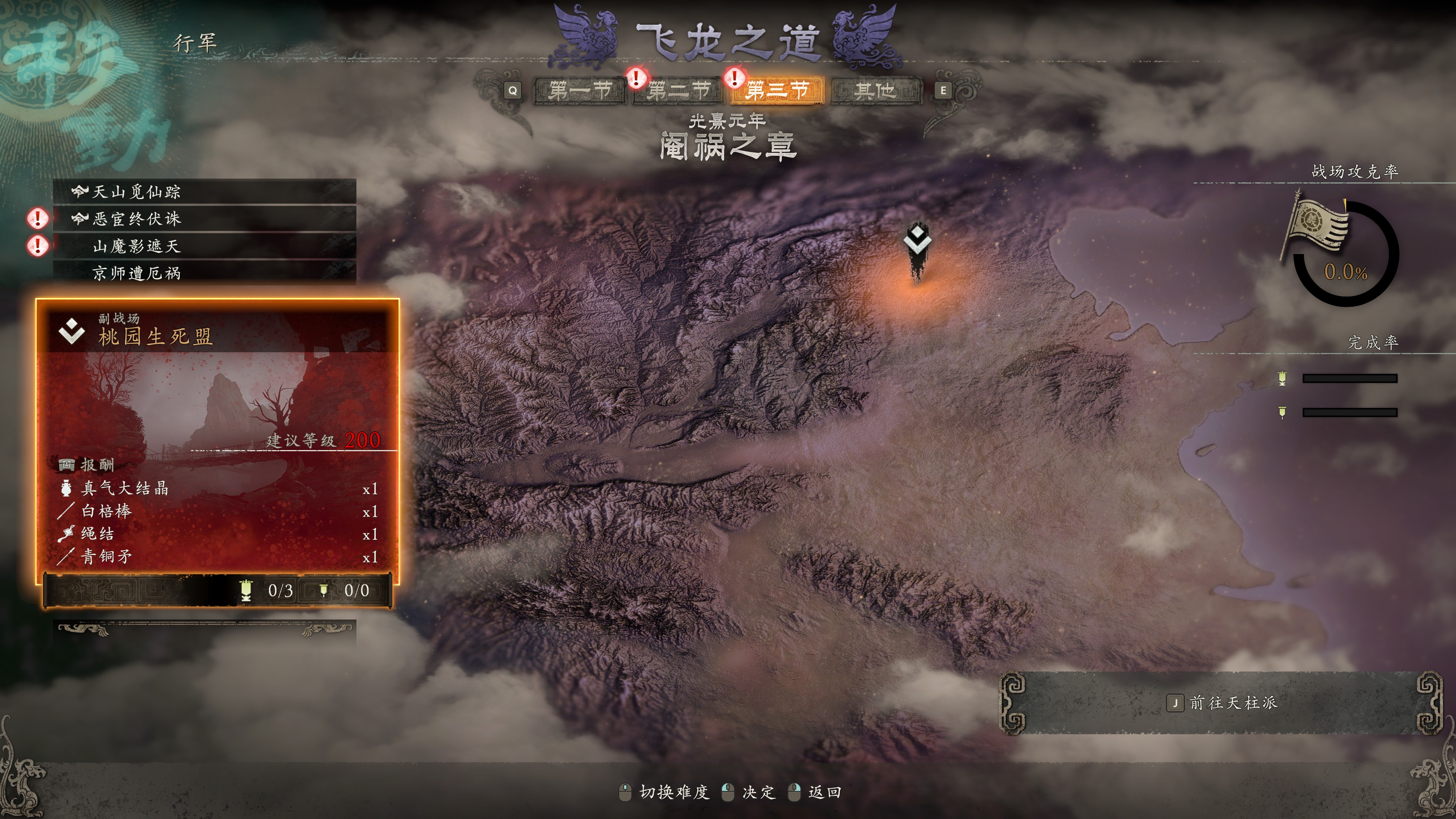Pick the 京师遭厄祸 mission
This screenshot has width=1456, height=819.
[x=205, y=273]
